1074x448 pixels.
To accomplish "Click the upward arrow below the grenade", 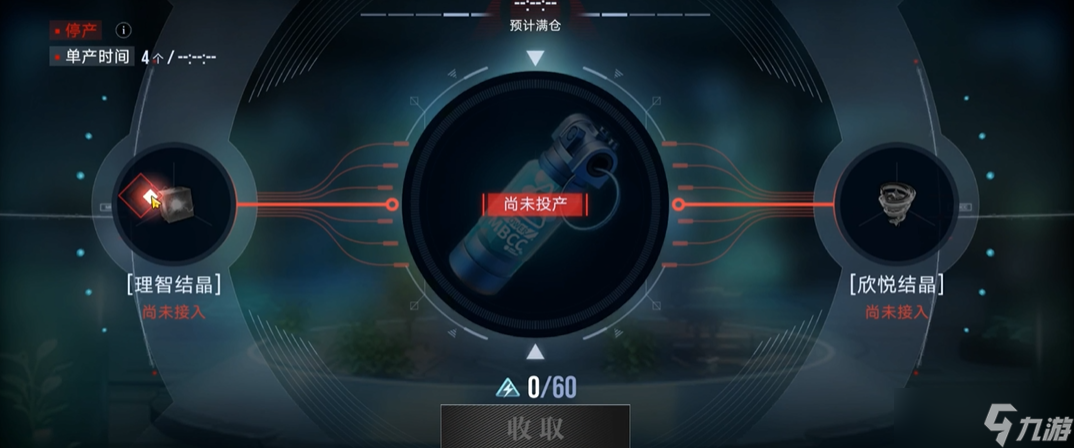I will pyautogui.click(x=535, y=351).
